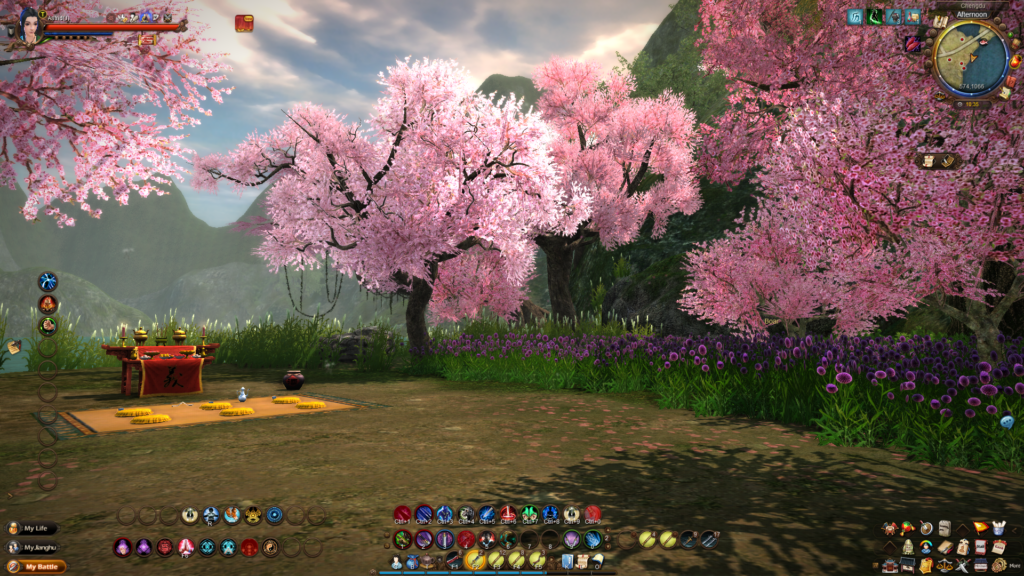Use the Ctrl+1 red skill
The height and width of the screenshot is (576, 1024).
402,515
